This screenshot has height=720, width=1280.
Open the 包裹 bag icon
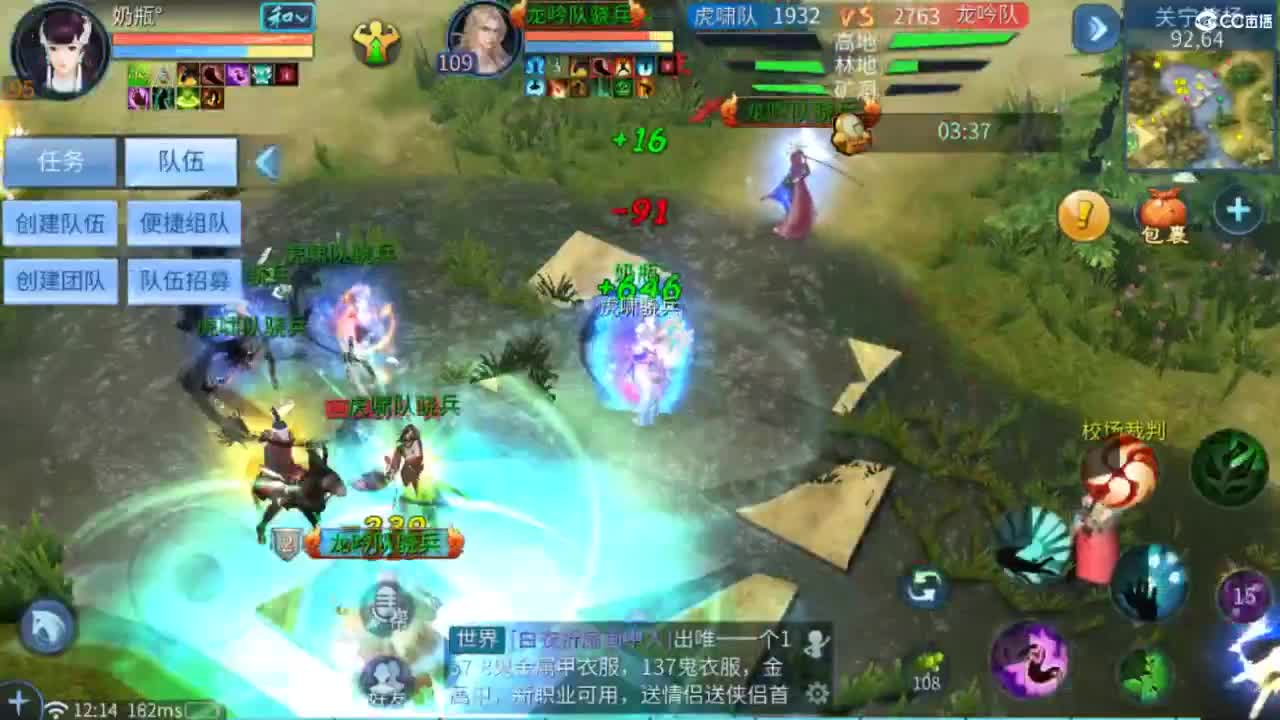click(x=1163, y=215)
